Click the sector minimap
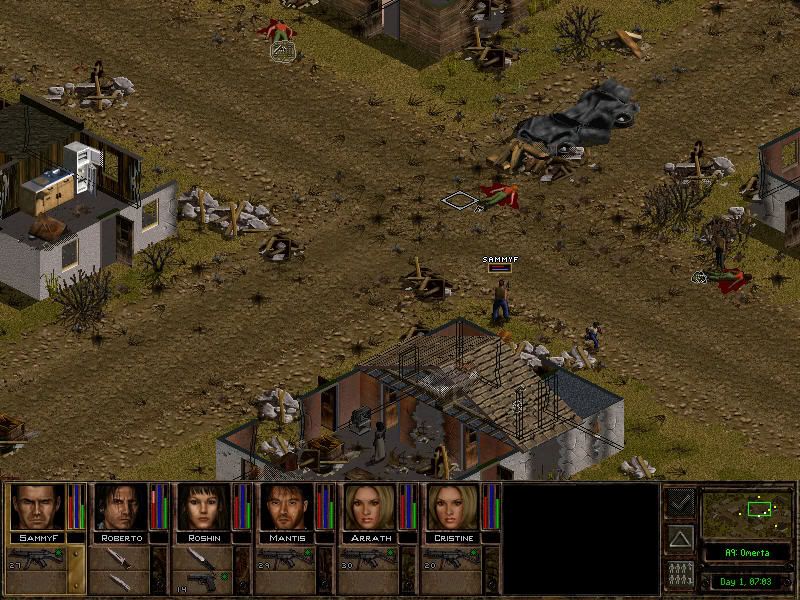Viewport: 800px width, 600px height. pyautogui.click(x=746, y=515)
